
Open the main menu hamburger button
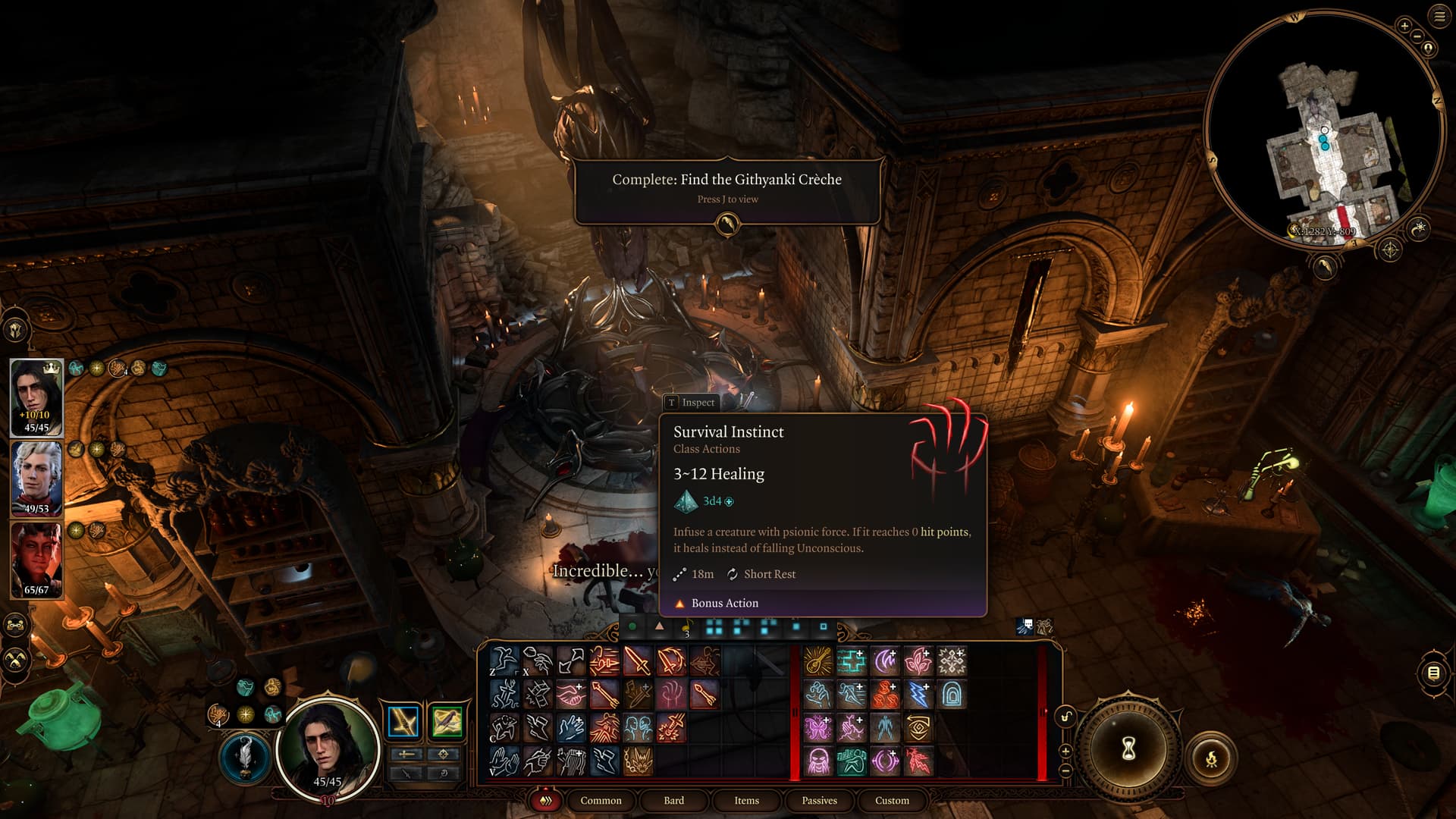1439,17
